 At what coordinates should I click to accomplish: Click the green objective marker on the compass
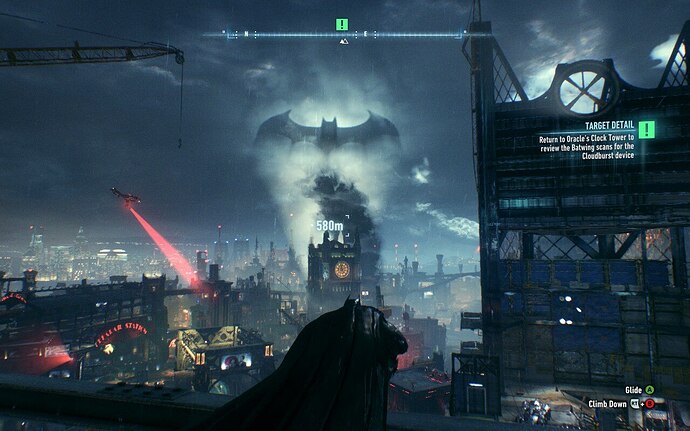pos(342,23)
